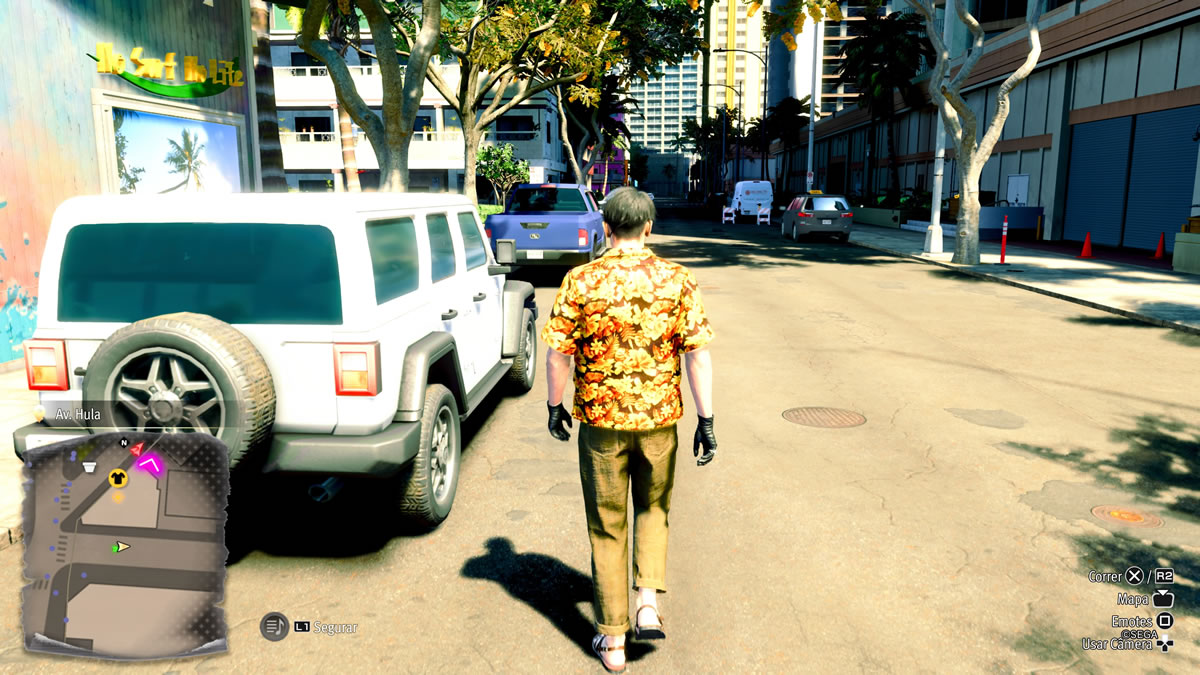Select the clothing shop marker on minimap
The width and height of the screenshot is (1200, 675).
point(118,477)
